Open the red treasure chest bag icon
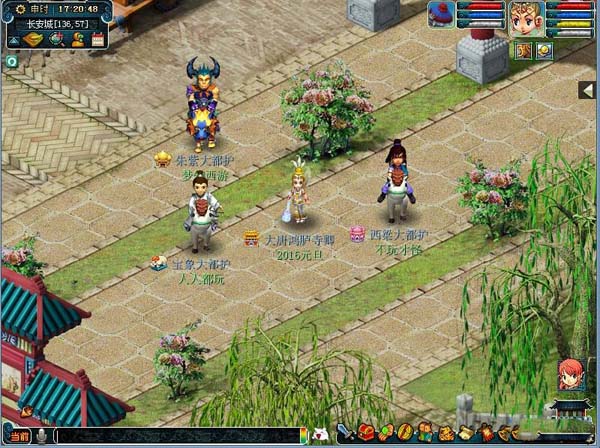 [366, 433]
